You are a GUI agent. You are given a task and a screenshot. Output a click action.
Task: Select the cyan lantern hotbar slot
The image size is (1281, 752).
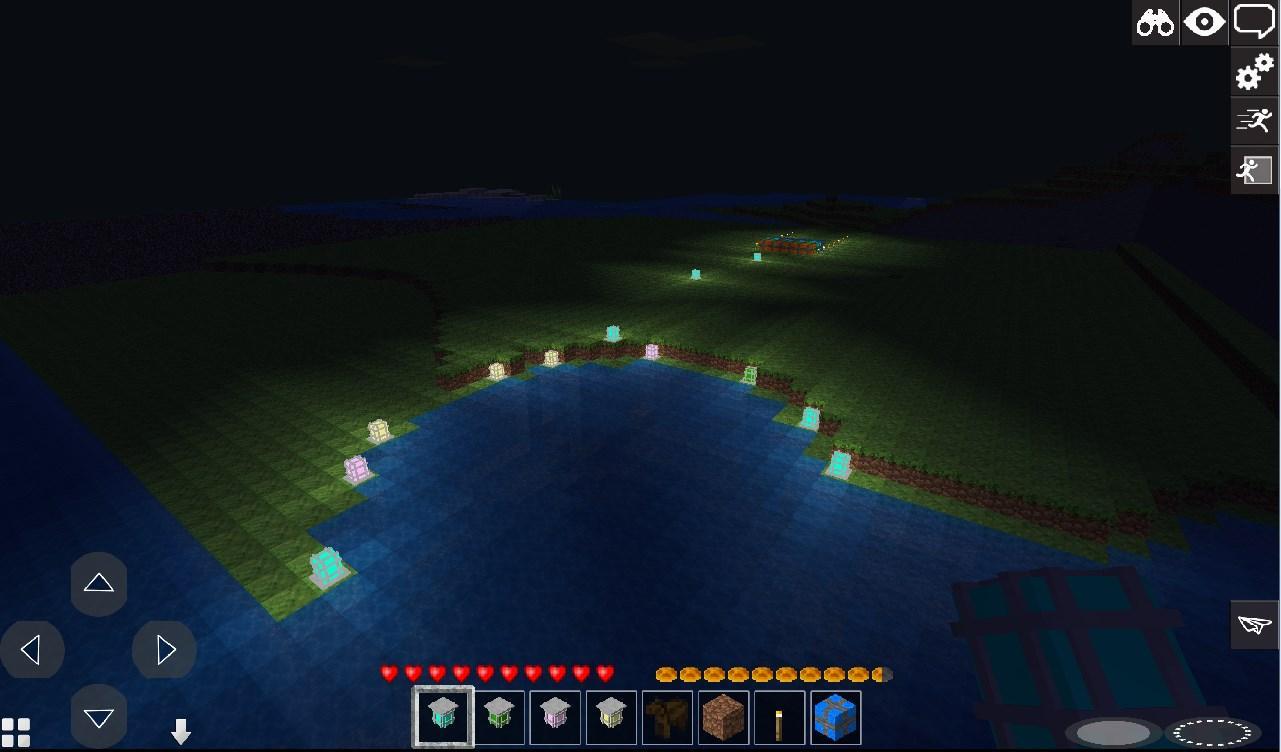(443, 717)
